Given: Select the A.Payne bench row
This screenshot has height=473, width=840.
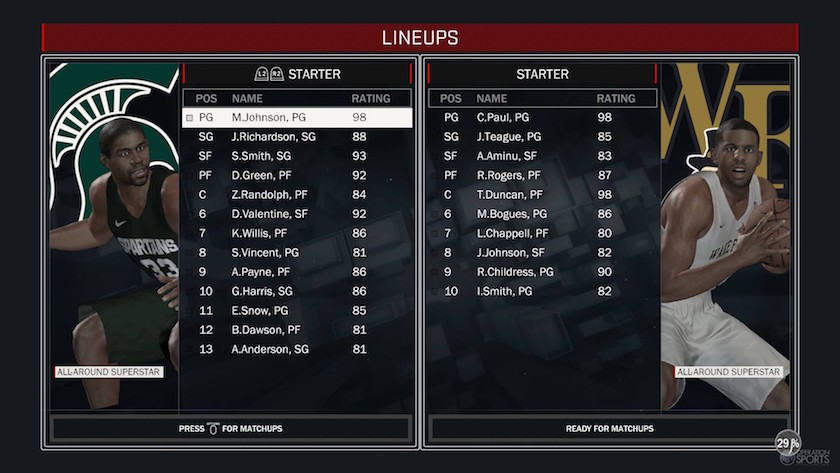Looking at the screenshot, I should [297, 272].
